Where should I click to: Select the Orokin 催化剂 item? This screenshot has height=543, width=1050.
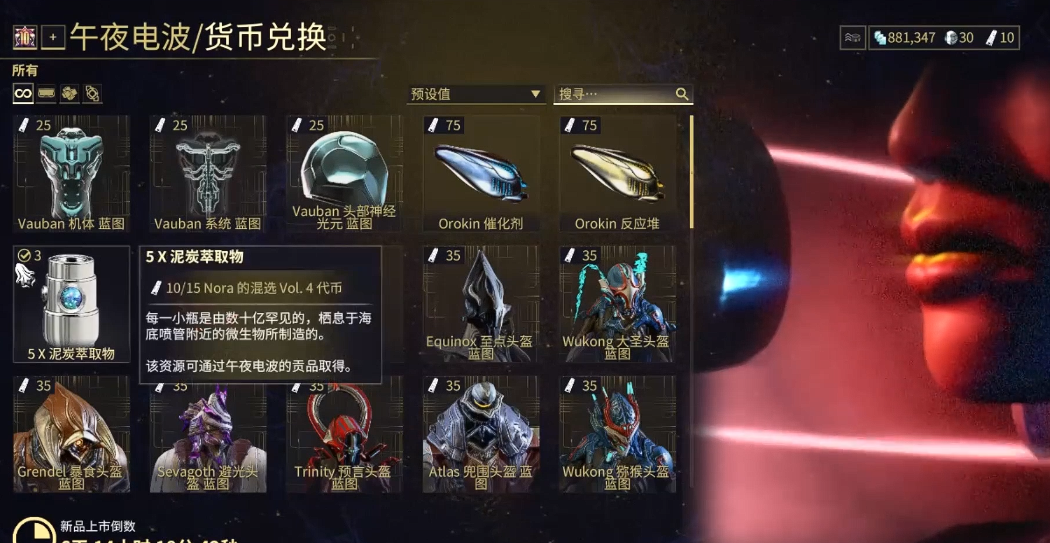(481, 173)
